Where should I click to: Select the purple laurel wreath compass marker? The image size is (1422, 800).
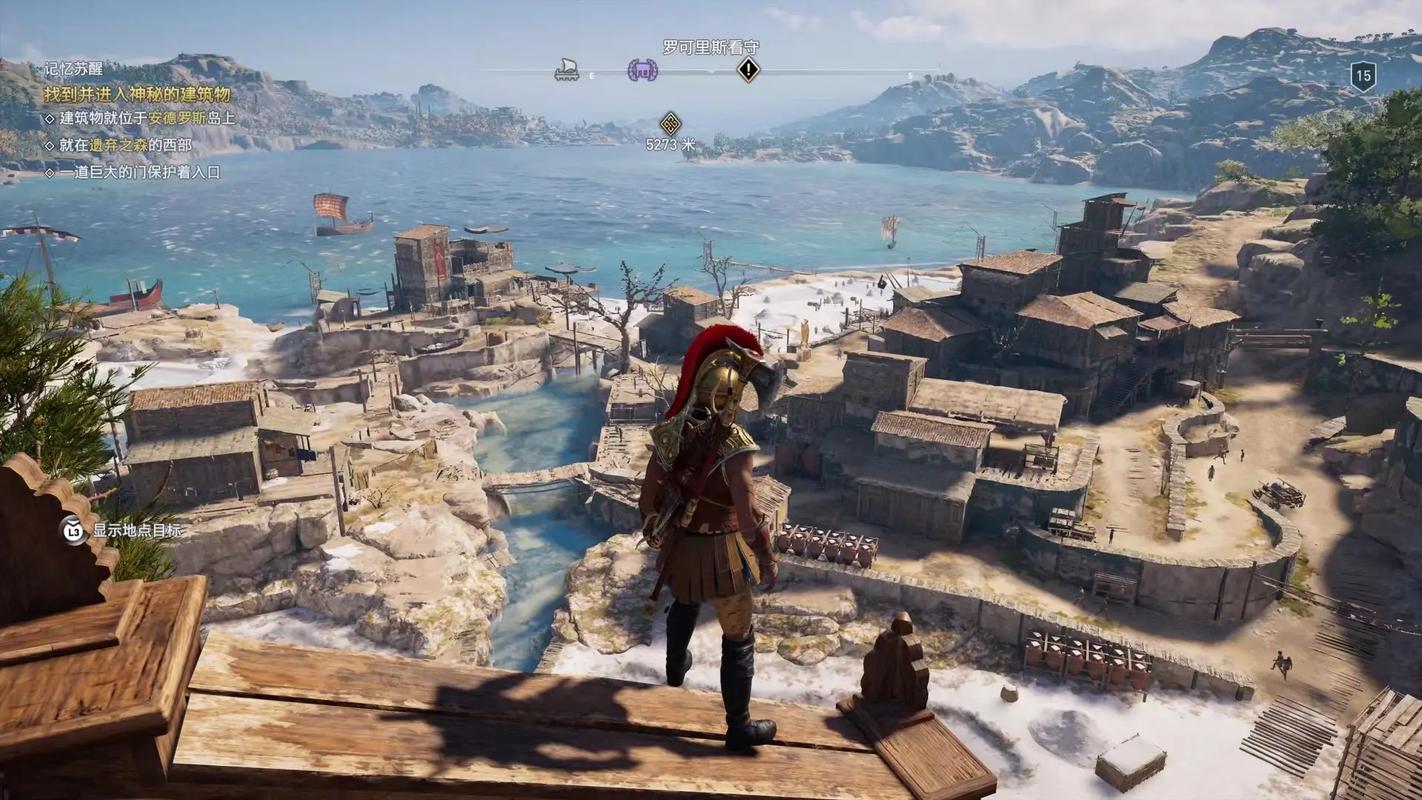pos(642,70)
